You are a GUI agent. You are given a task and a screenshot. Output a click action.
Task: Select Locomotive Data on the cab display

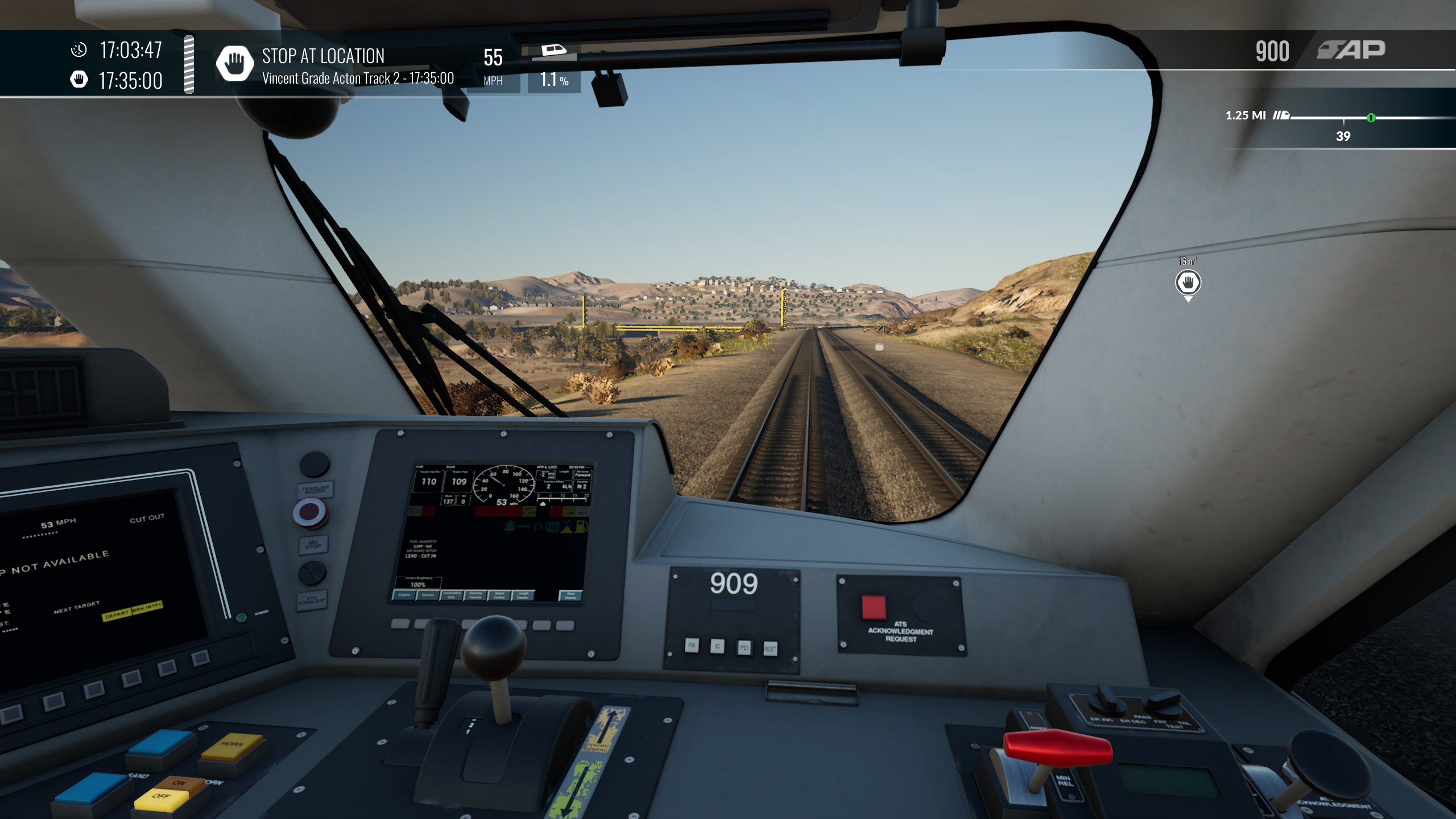[452, 595]
